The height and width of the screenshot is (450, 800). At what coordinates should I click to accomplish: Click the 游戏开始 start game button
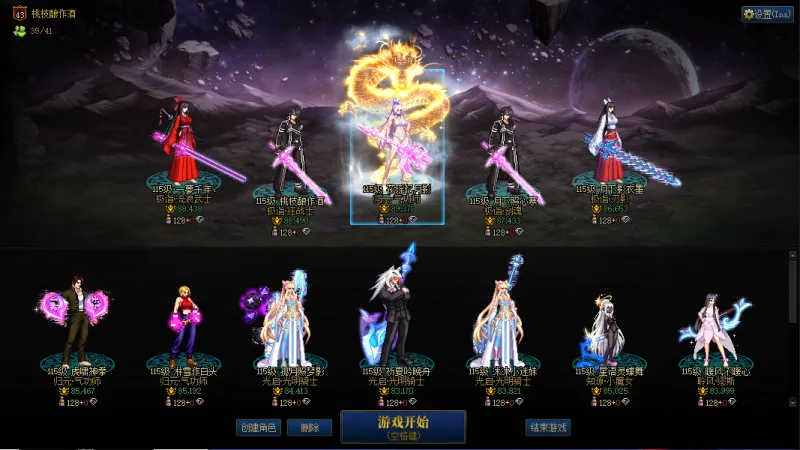coord(402,427)
